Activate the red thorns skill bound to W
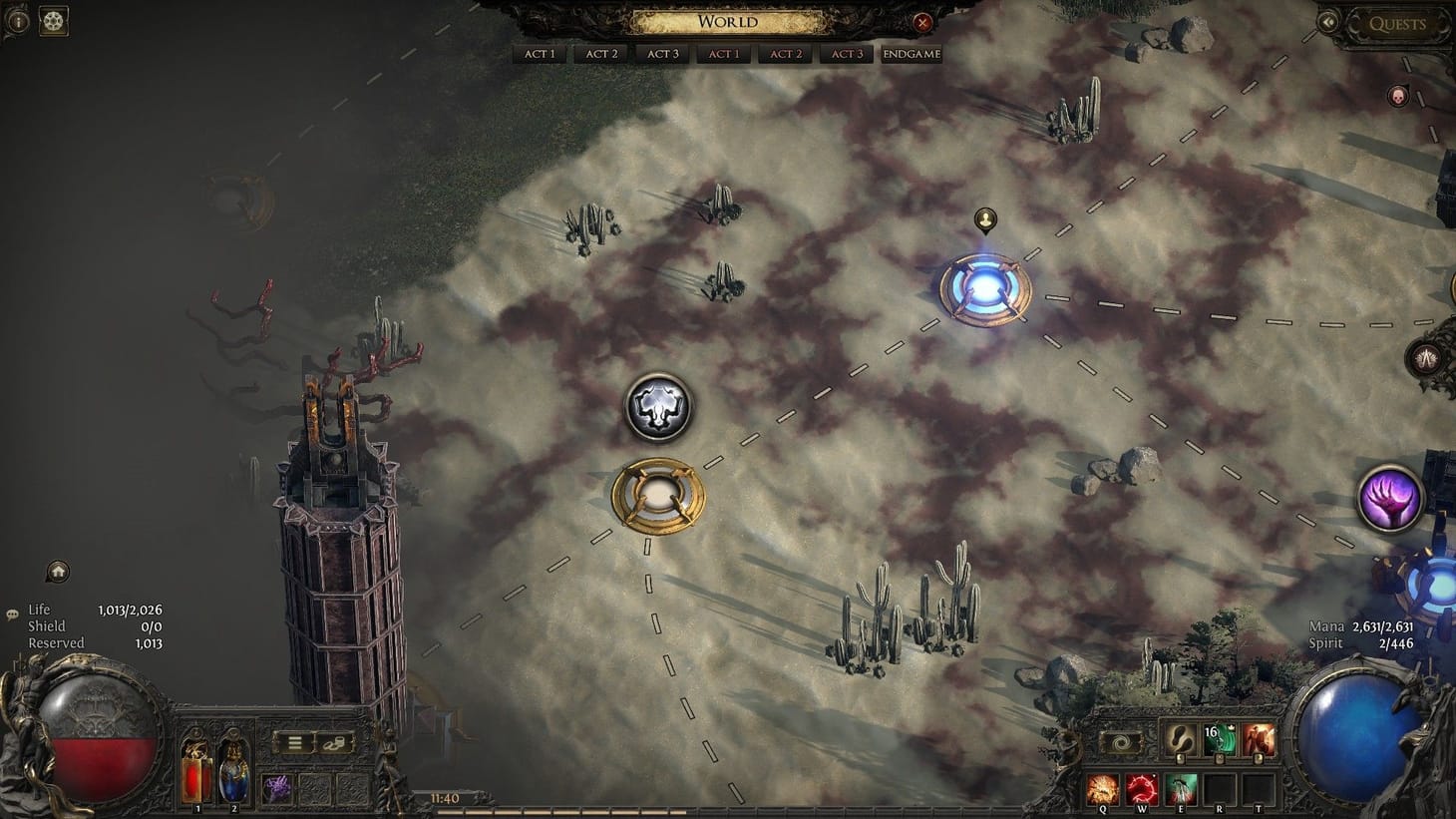Viewport: 1456px width, 819px height. point(1141,788)
